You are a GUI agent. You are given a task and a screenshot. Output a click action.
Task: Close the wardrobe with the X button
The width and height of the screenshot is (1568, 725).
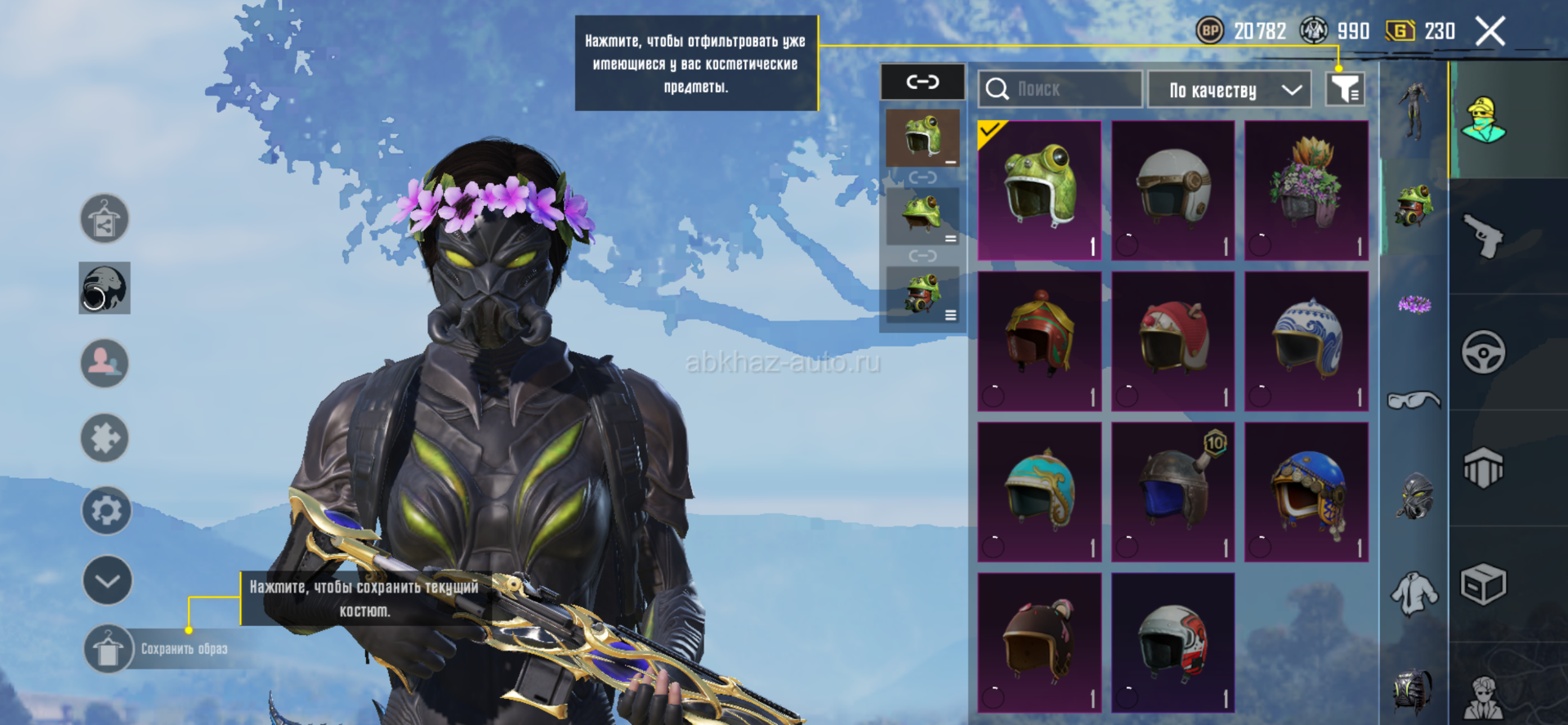pyautogui.click(x=1490, y=32)
